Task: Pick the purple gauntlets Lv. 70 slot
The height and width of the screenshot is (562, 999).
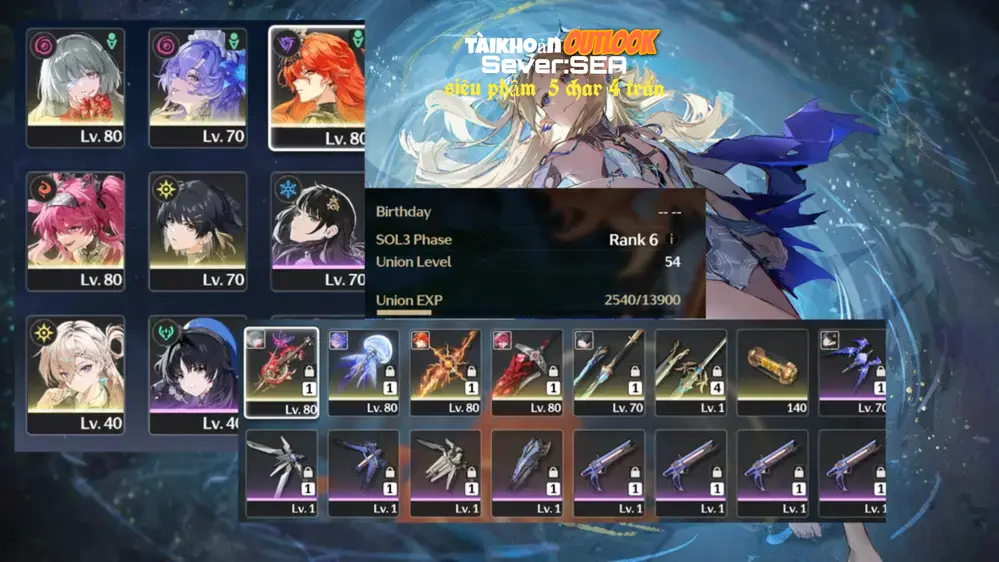Action: click(852, 372)
